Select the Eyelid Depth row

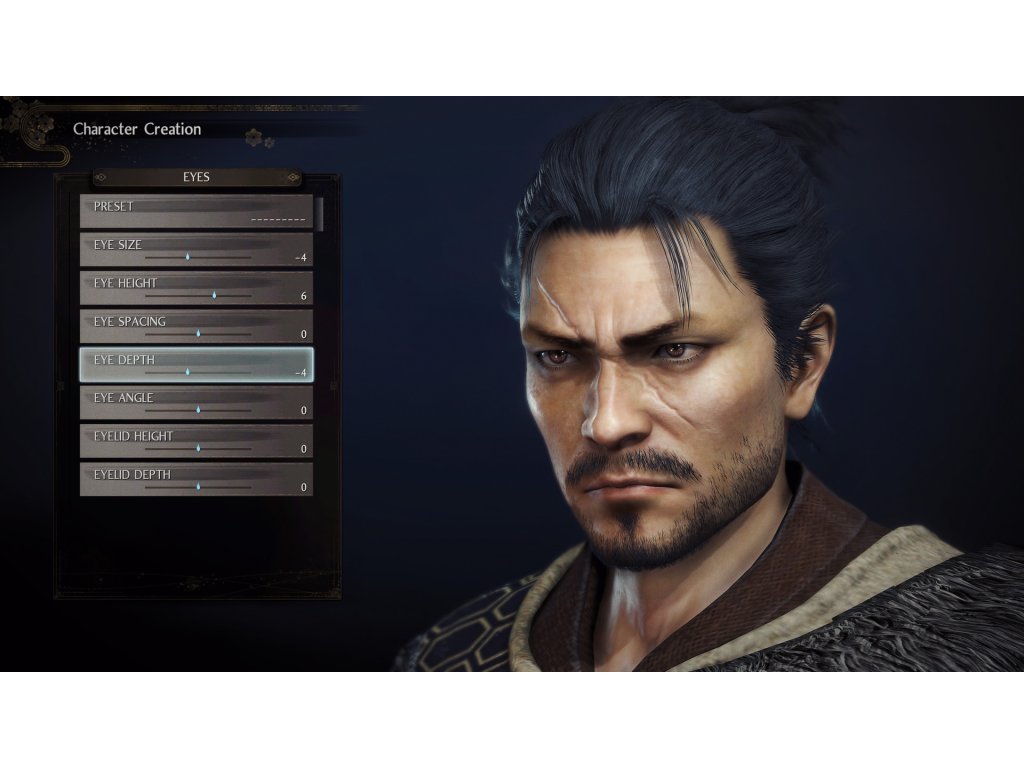[196, 480]
